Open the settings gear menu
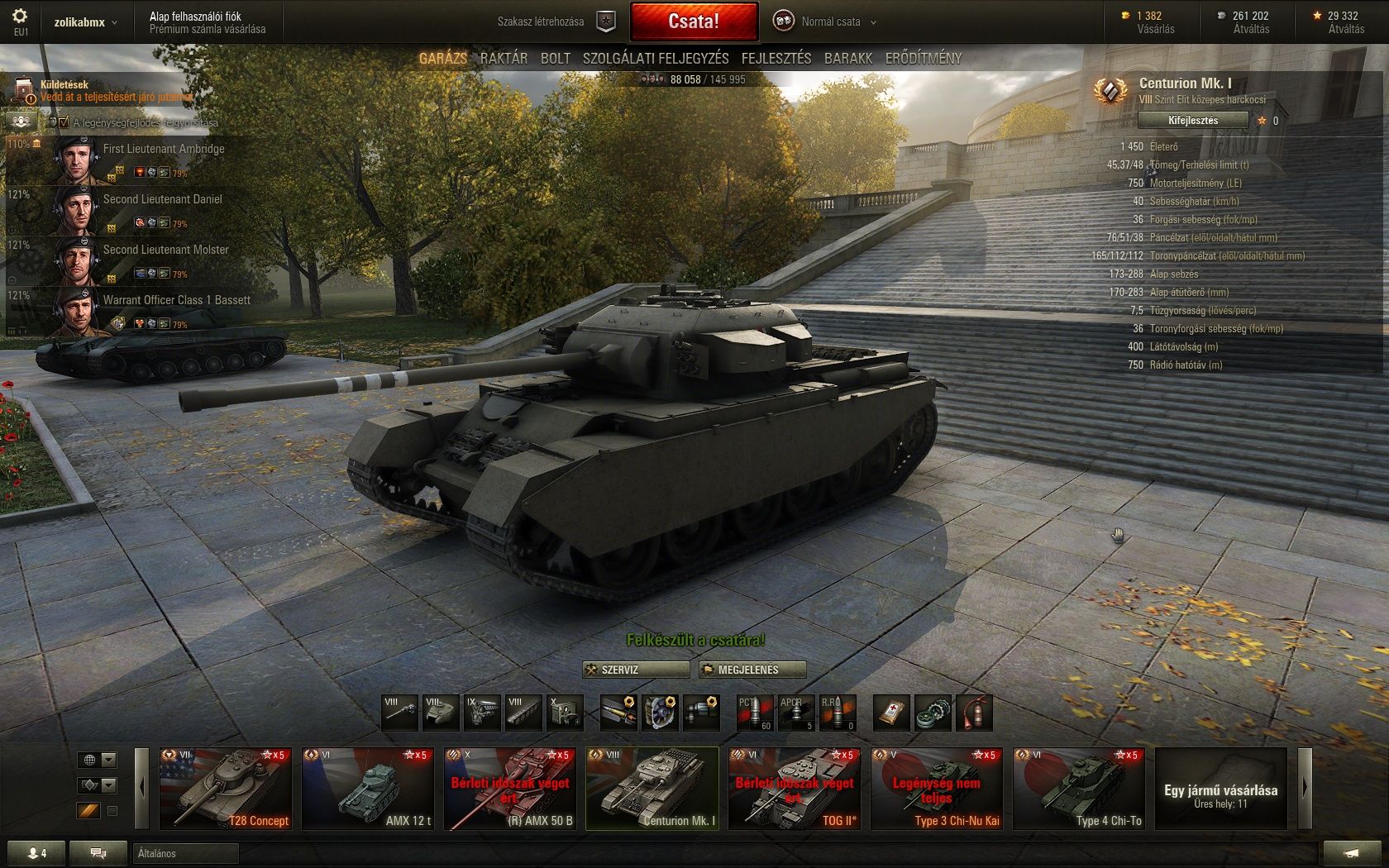Screen dimensions: 1389x868 [20, 17]
